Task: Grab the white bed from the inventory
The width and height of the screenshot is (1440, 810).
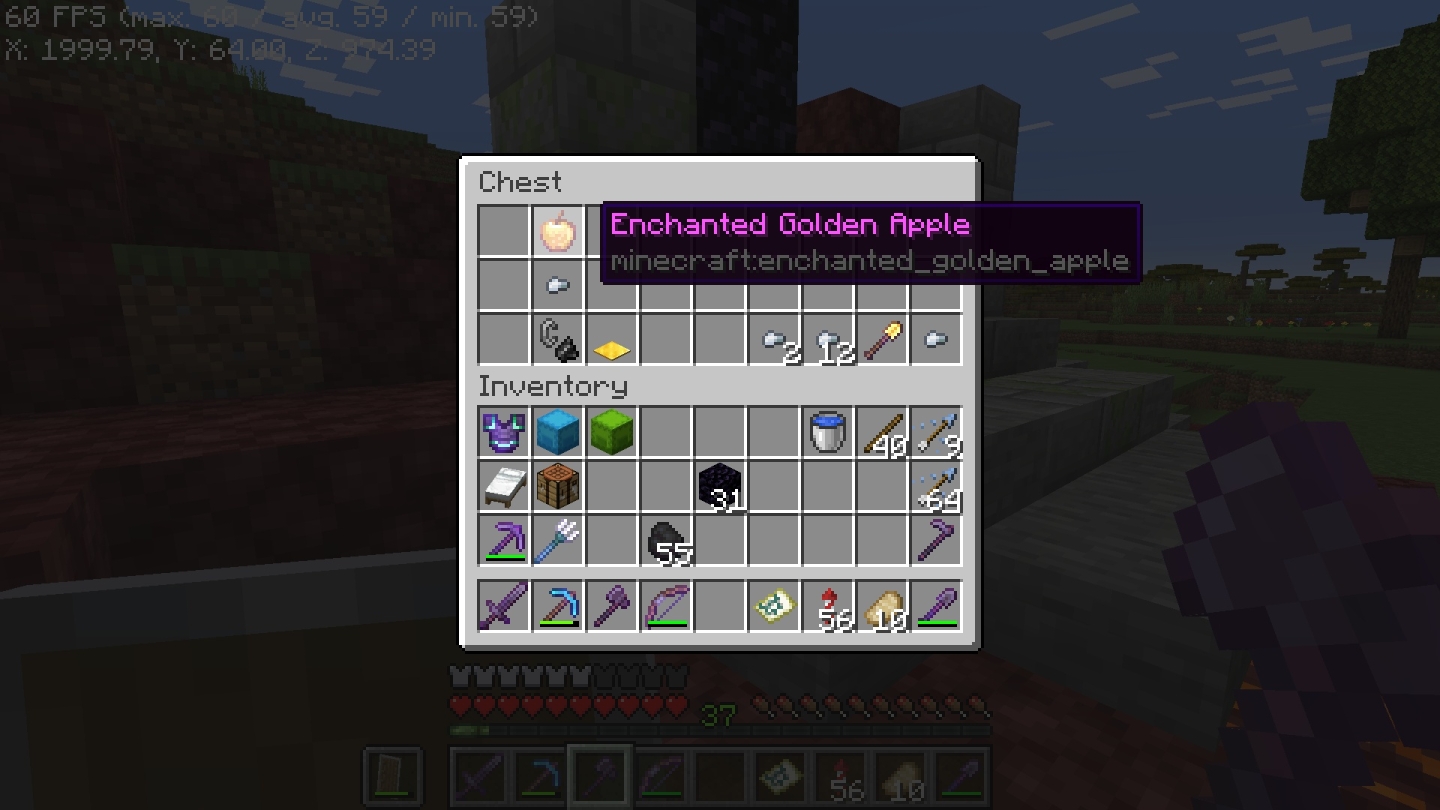Action: (503, 486)
